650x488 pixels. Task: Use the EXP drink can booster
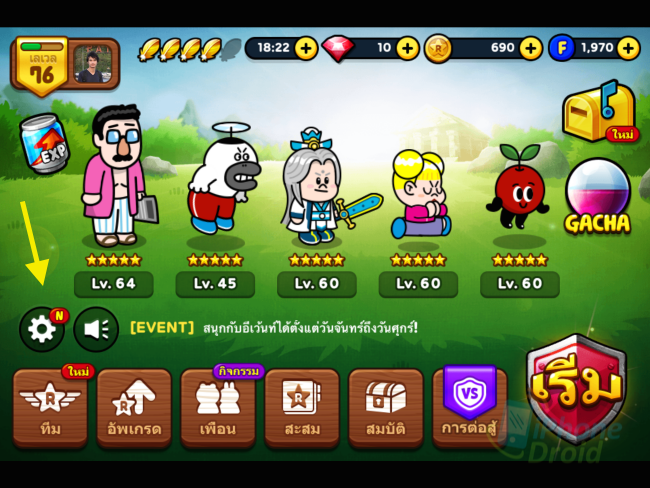pos(45,143)
